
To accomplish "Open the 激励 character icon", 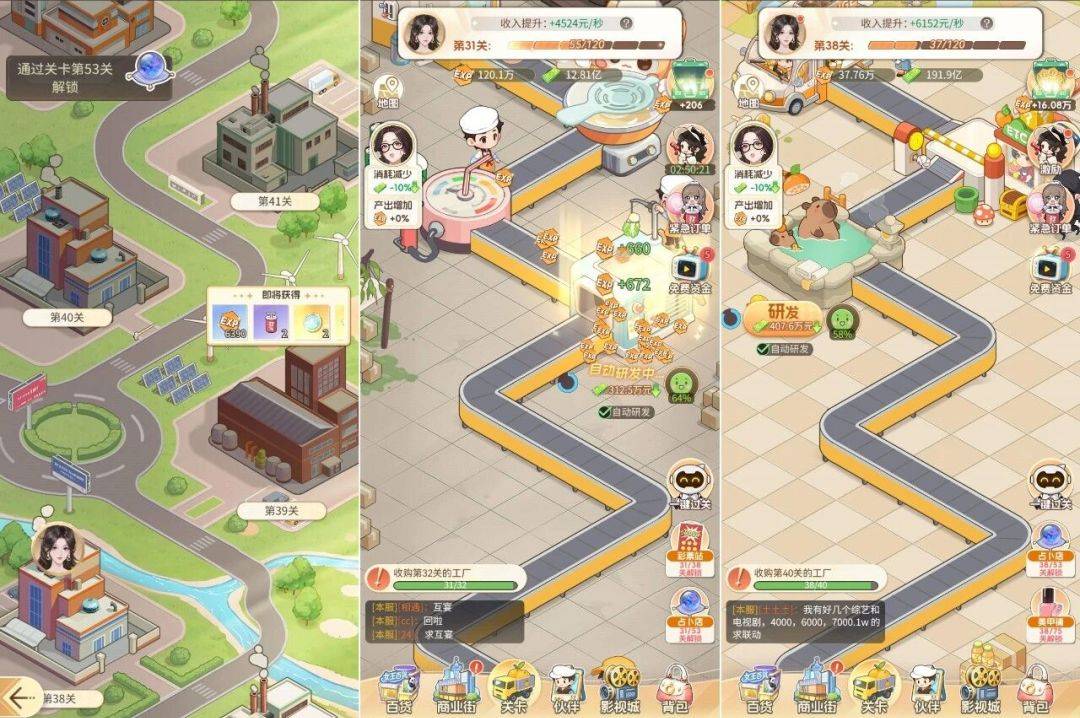I will tap(1051, 148).
